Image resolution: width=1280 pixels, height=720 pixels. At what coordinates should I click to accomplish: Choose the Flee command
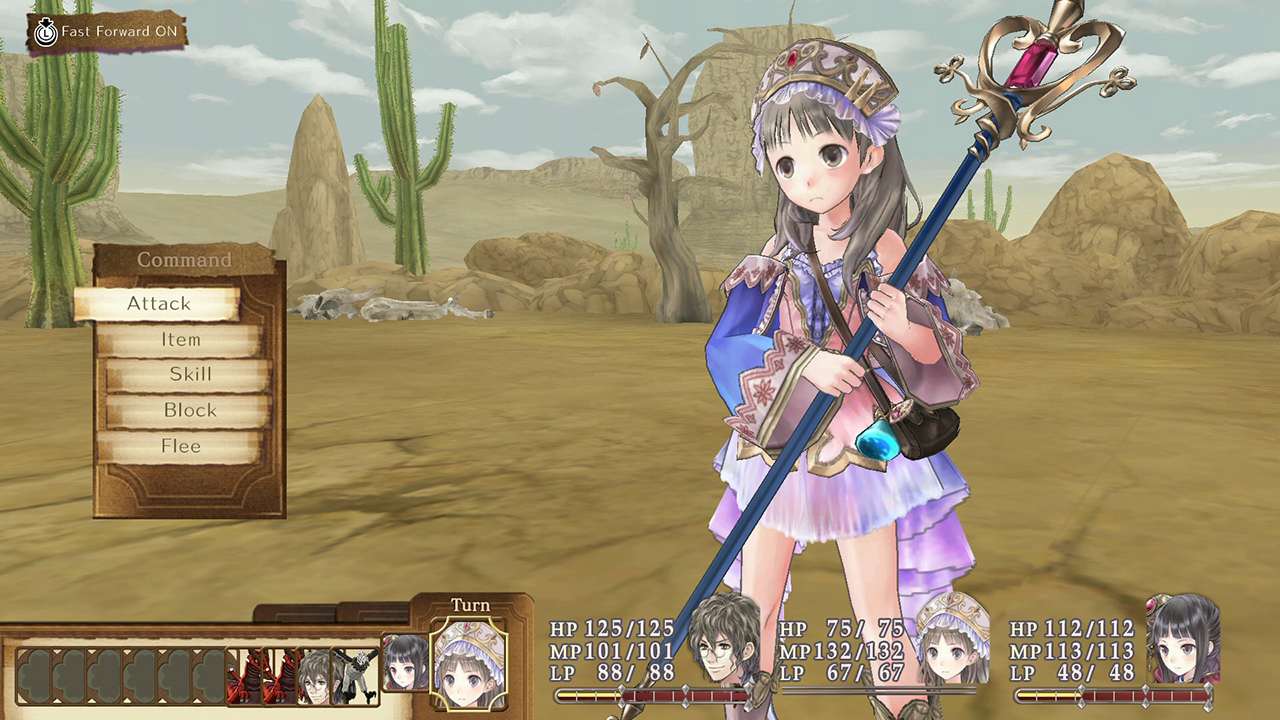tap(180, 446)
